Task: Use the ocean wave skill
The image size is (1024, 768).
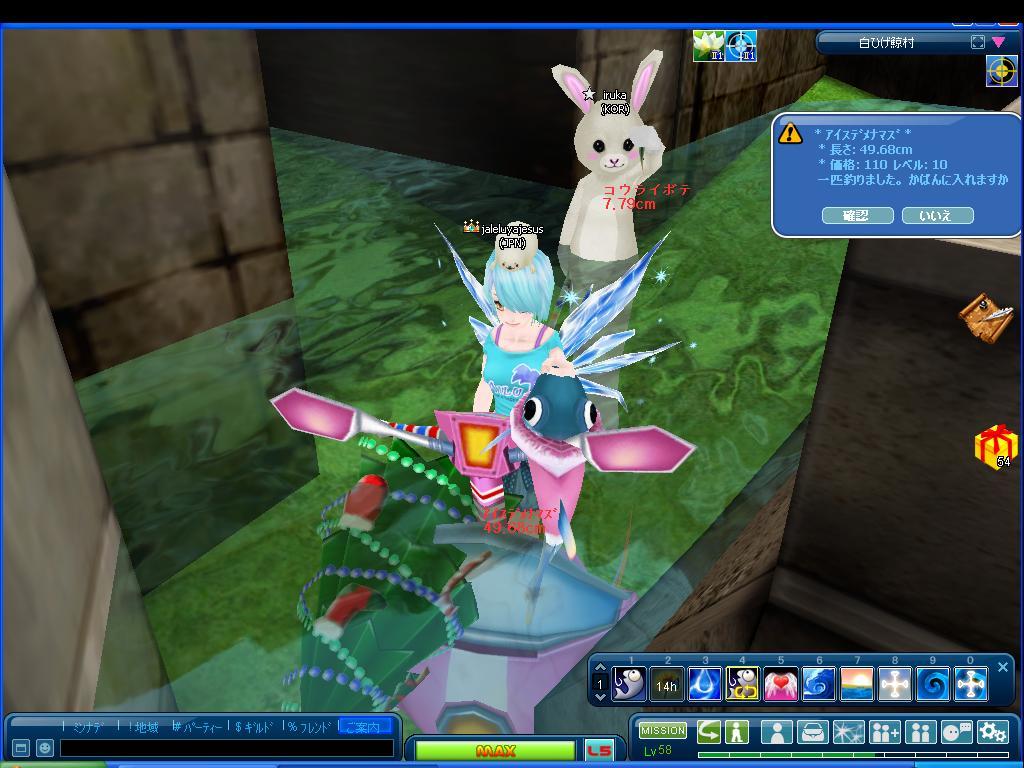Action: (819, 684)
